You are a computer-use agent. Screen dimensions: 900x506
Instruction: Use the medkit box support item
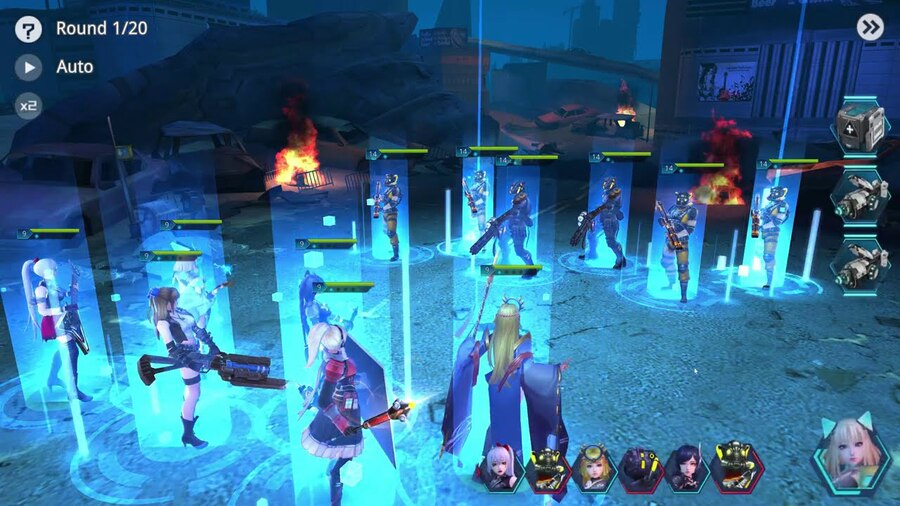(859, 127)
